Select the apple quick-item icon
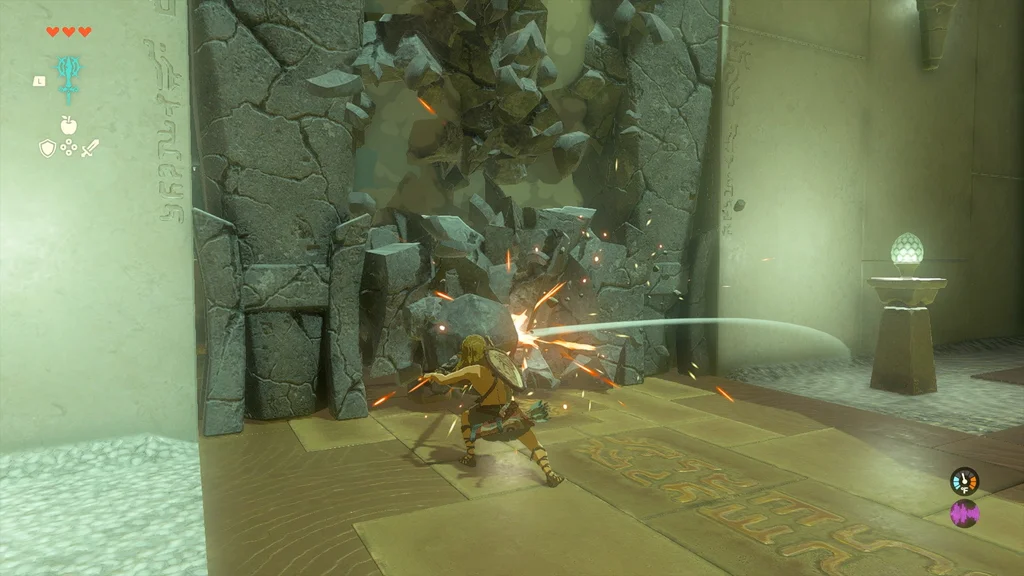The width and height of the screenshot is (1024, 576). (x=69, y=125)
